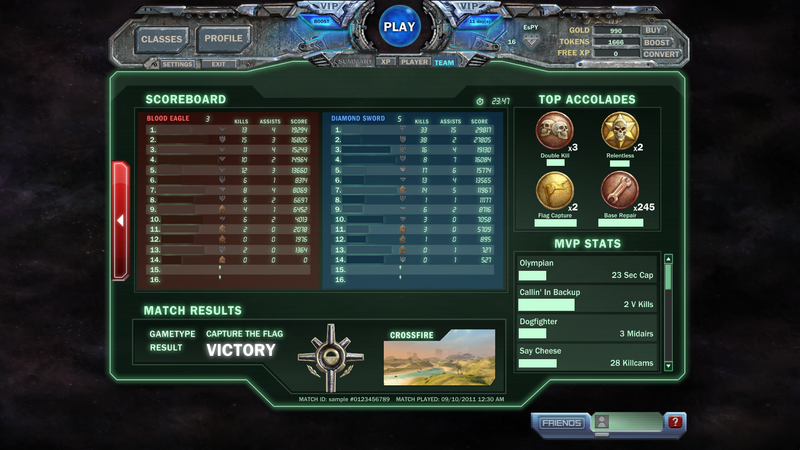800x450 pixels.
Task: Click the red question mark help button
Action: click(x=675, y=423)
